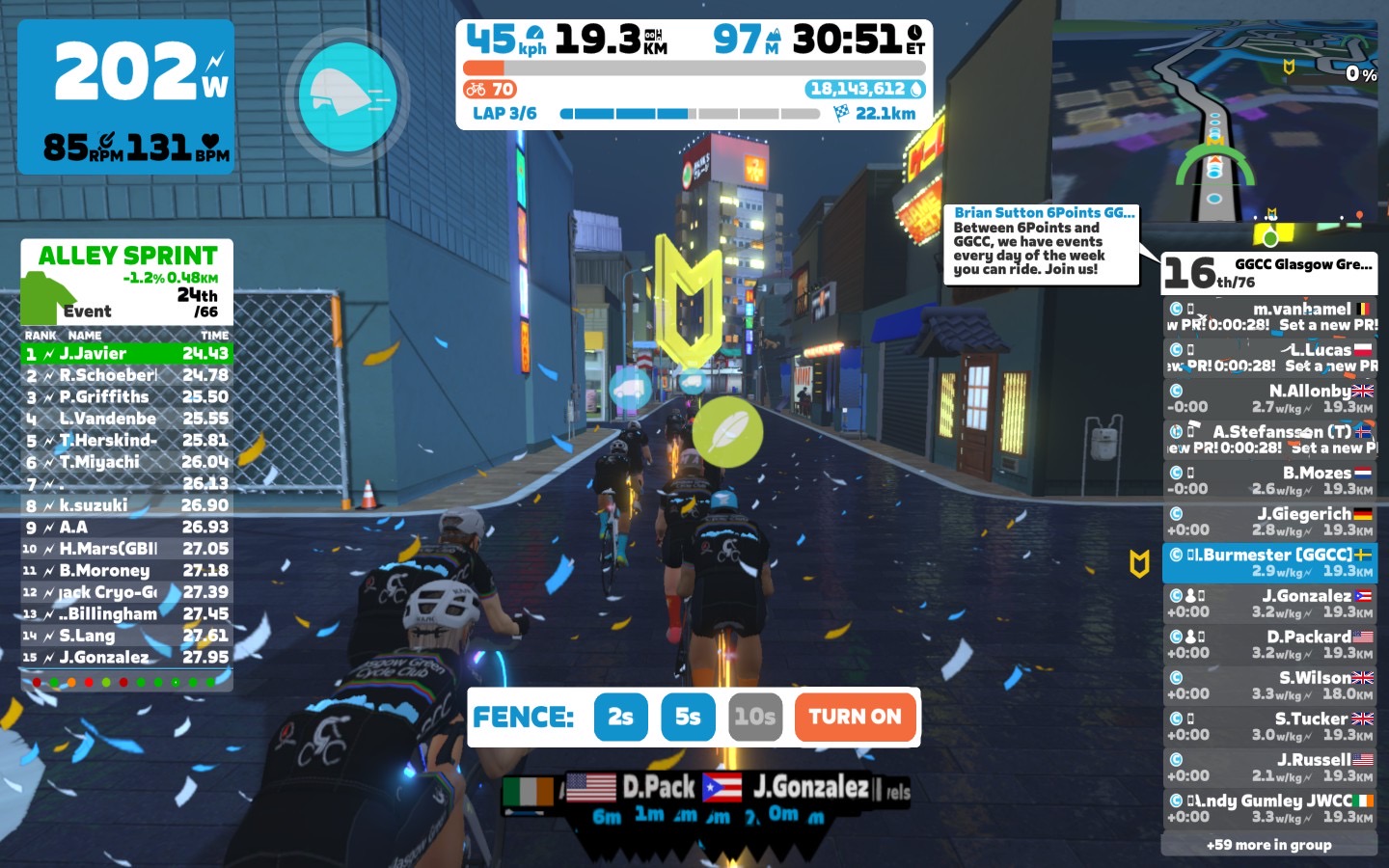Screen dimensions: 1389x868
Task: Select J.Giegerich in riders list
Action: 1269,522
